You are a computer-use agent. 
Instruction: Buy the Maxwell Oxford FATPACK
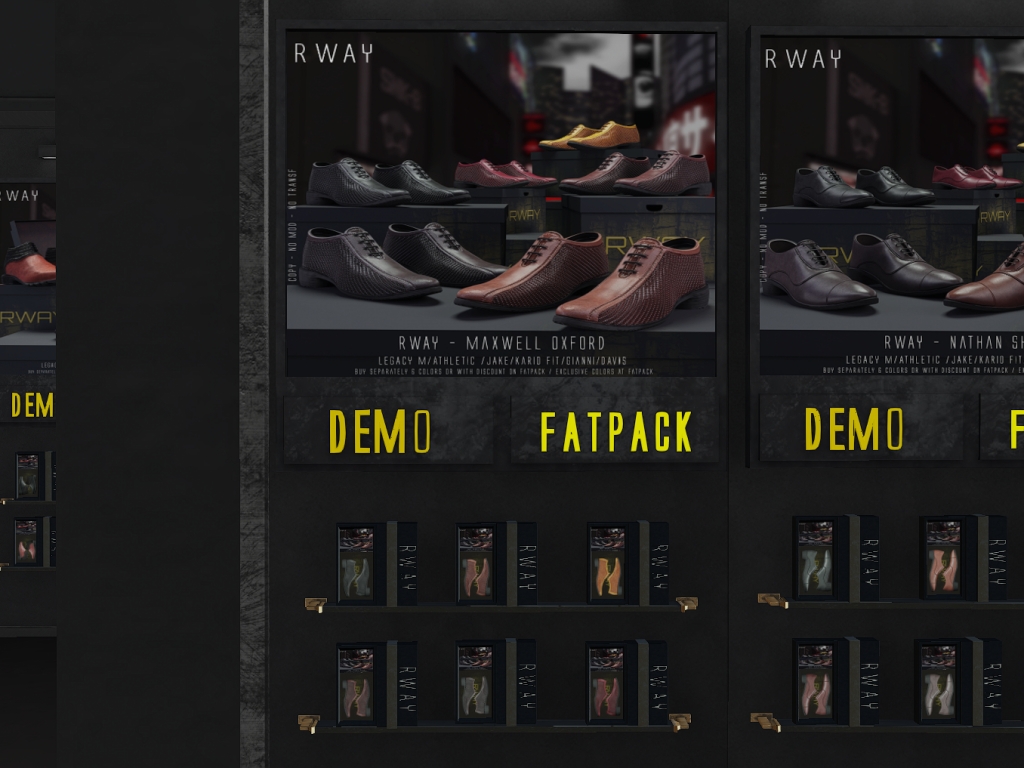(614, 430)
